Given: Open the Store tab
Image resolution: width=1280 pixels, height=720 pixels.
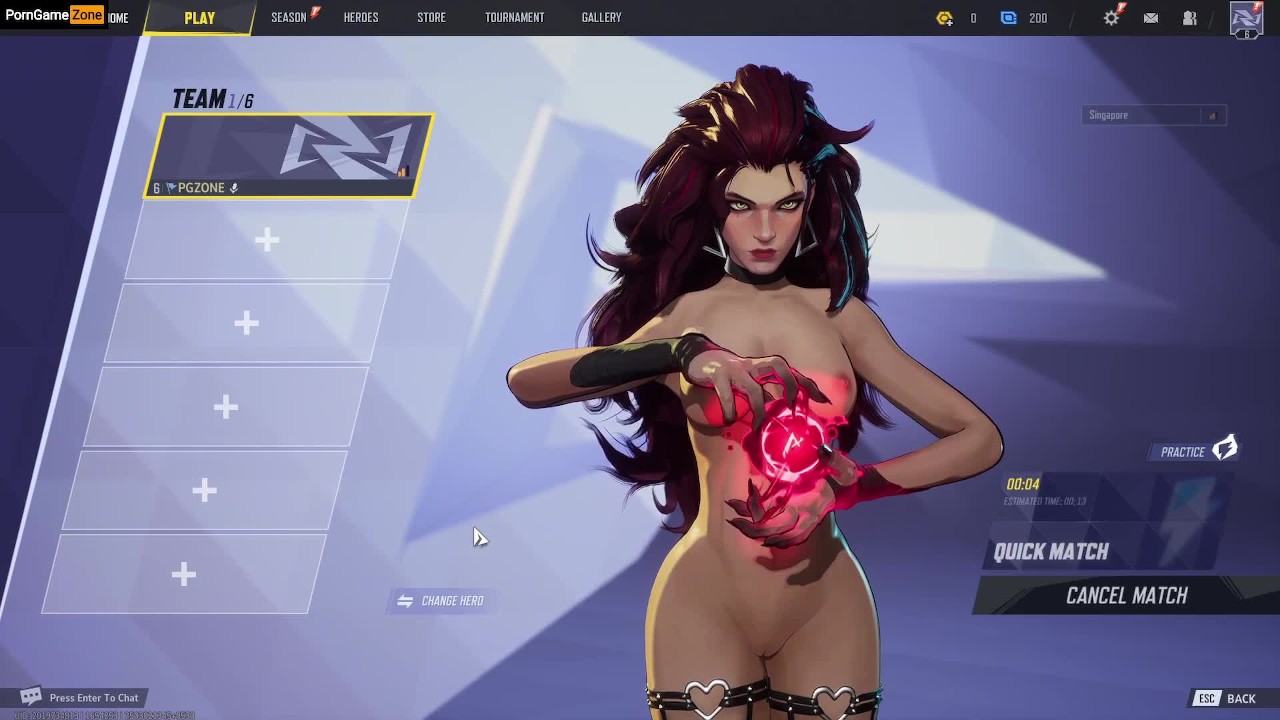Looking at the screenshot, I should tap(431, 17).
